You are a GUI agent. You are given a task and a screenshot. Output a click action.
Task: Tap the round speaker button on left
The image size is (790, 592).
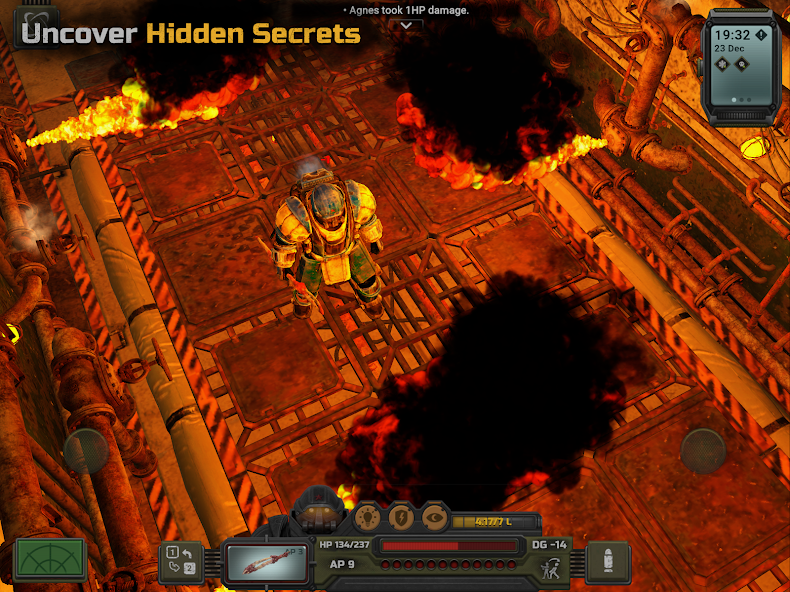point(86,451)
